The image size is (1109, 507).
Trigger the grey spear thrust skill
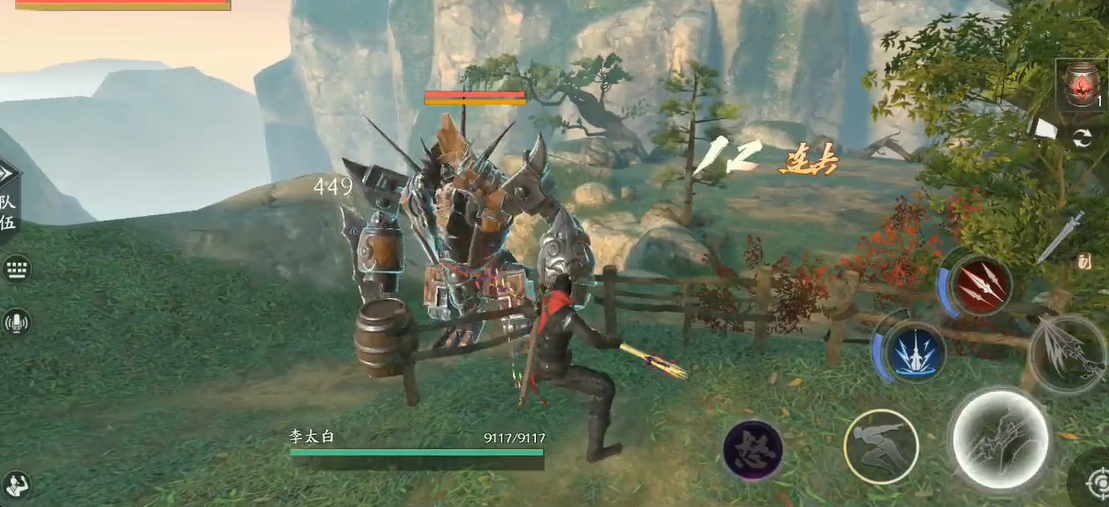(x=1069, y=353)
